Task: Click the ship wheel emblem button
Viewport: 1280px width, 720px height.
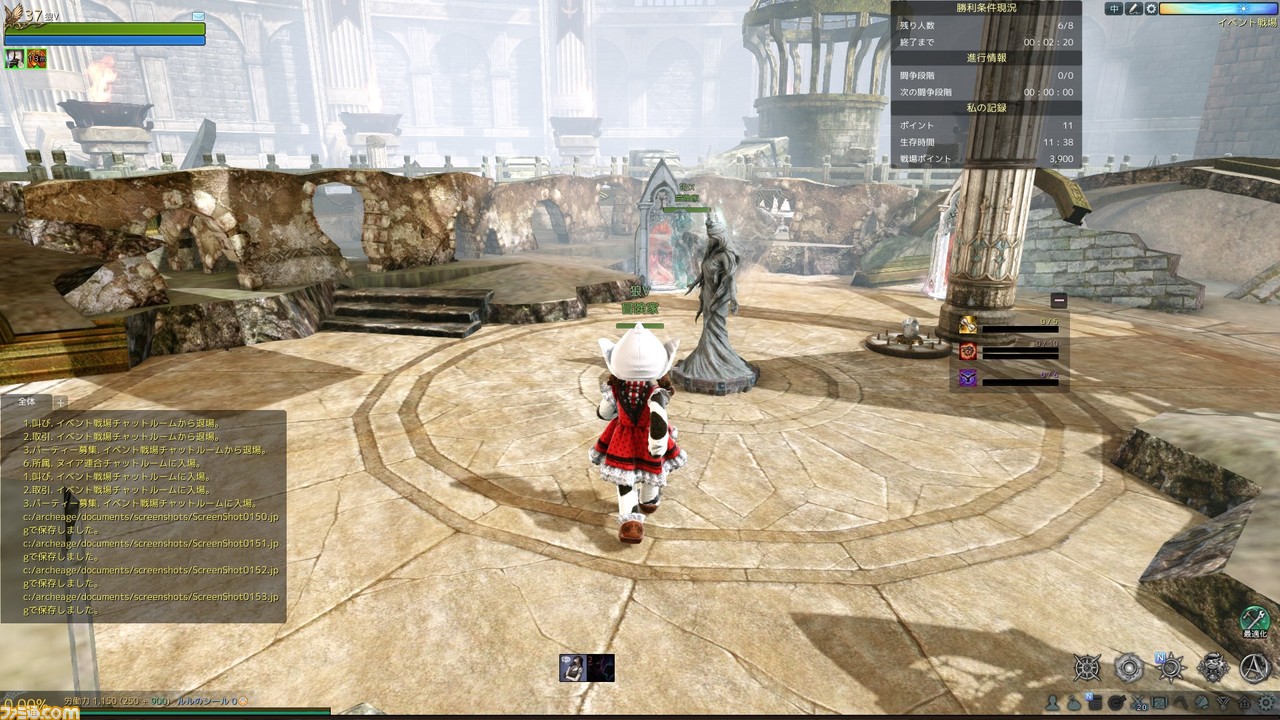Action: pos(1087,667)
